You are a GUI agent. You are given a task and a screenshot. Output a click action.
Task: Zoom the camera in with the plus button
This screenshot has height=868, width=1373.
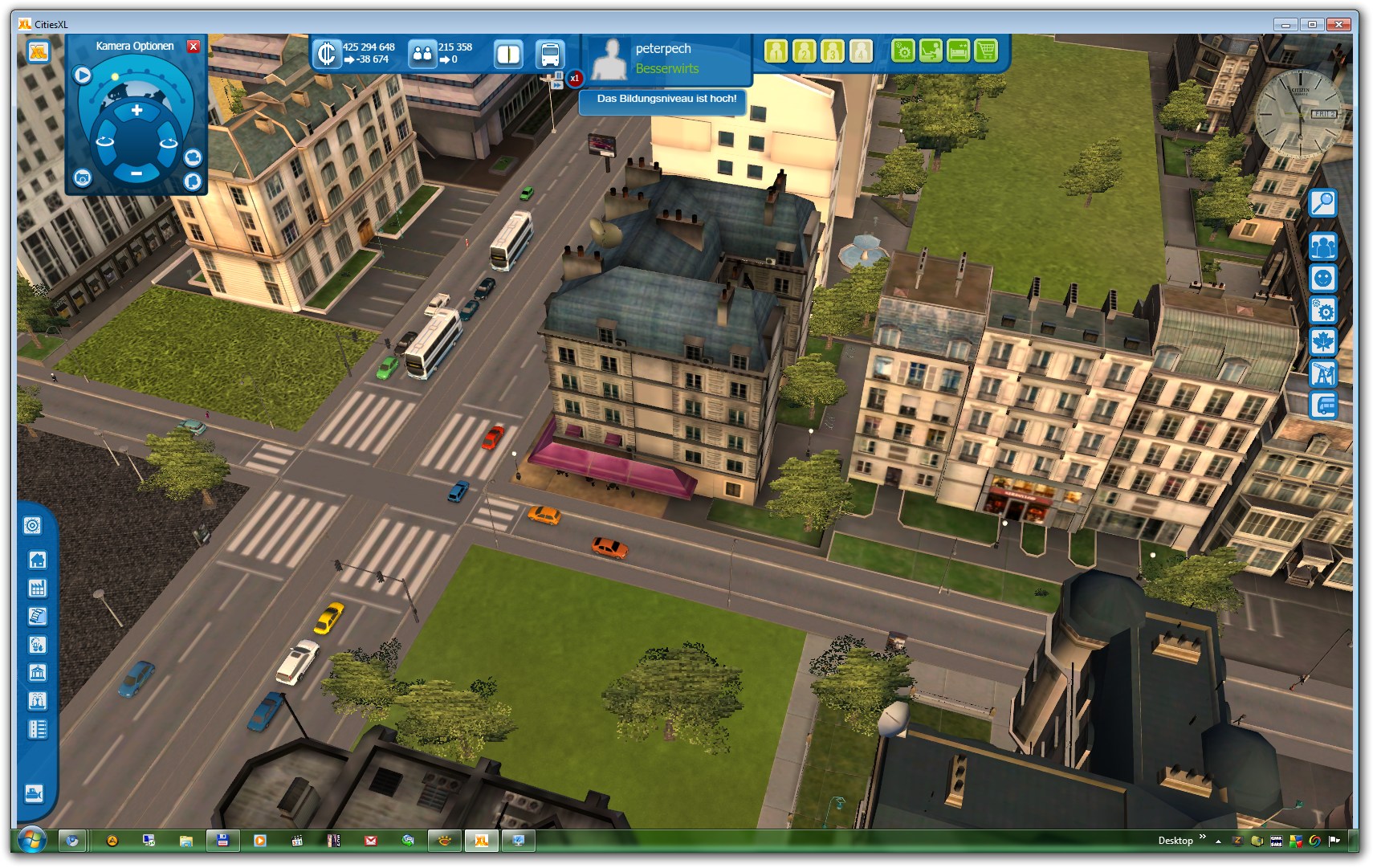[137, 111]
